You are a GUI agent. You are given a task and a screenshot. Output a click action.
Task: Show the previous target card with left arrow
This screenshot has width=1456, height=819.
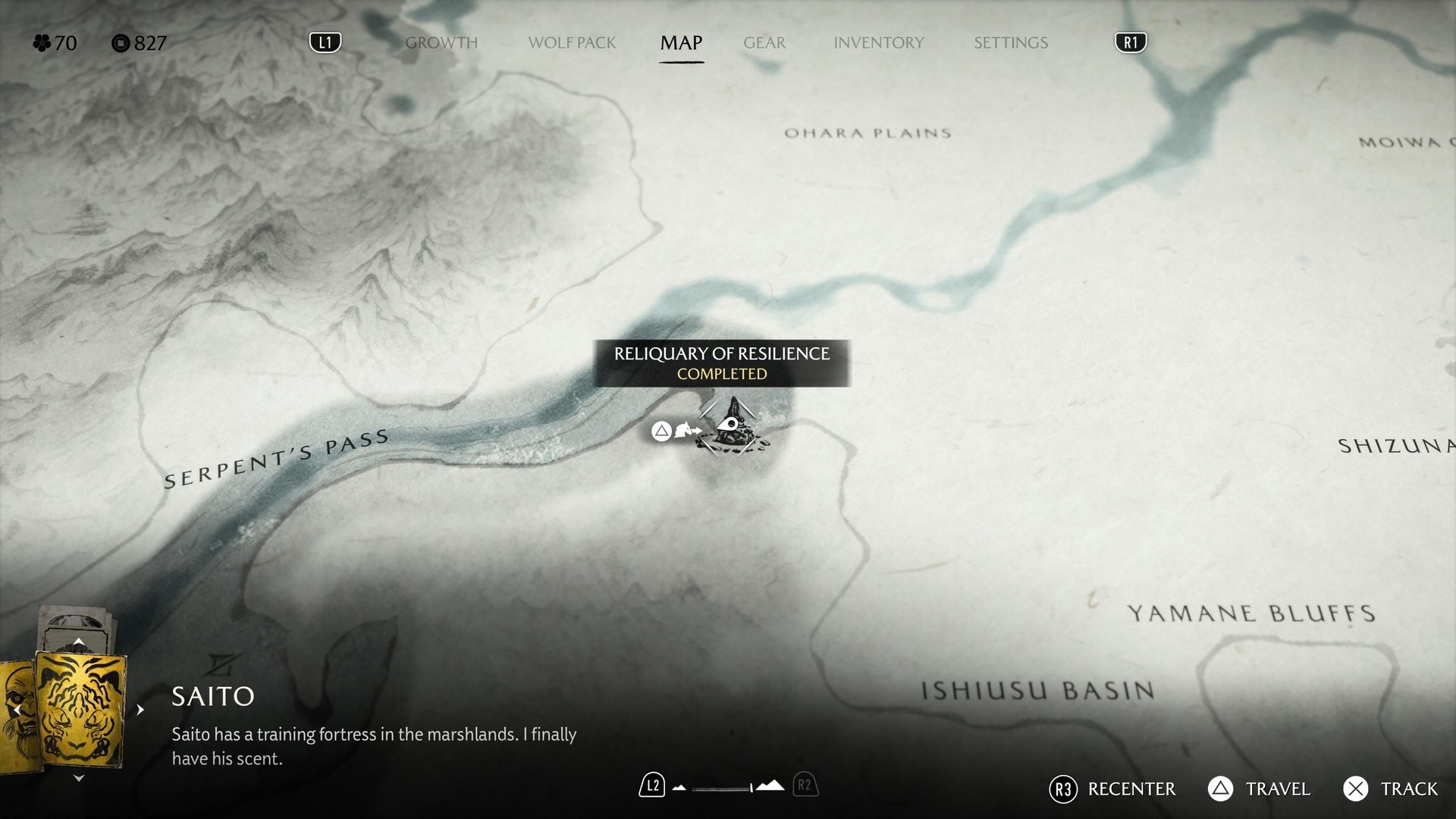coord(17,710)
